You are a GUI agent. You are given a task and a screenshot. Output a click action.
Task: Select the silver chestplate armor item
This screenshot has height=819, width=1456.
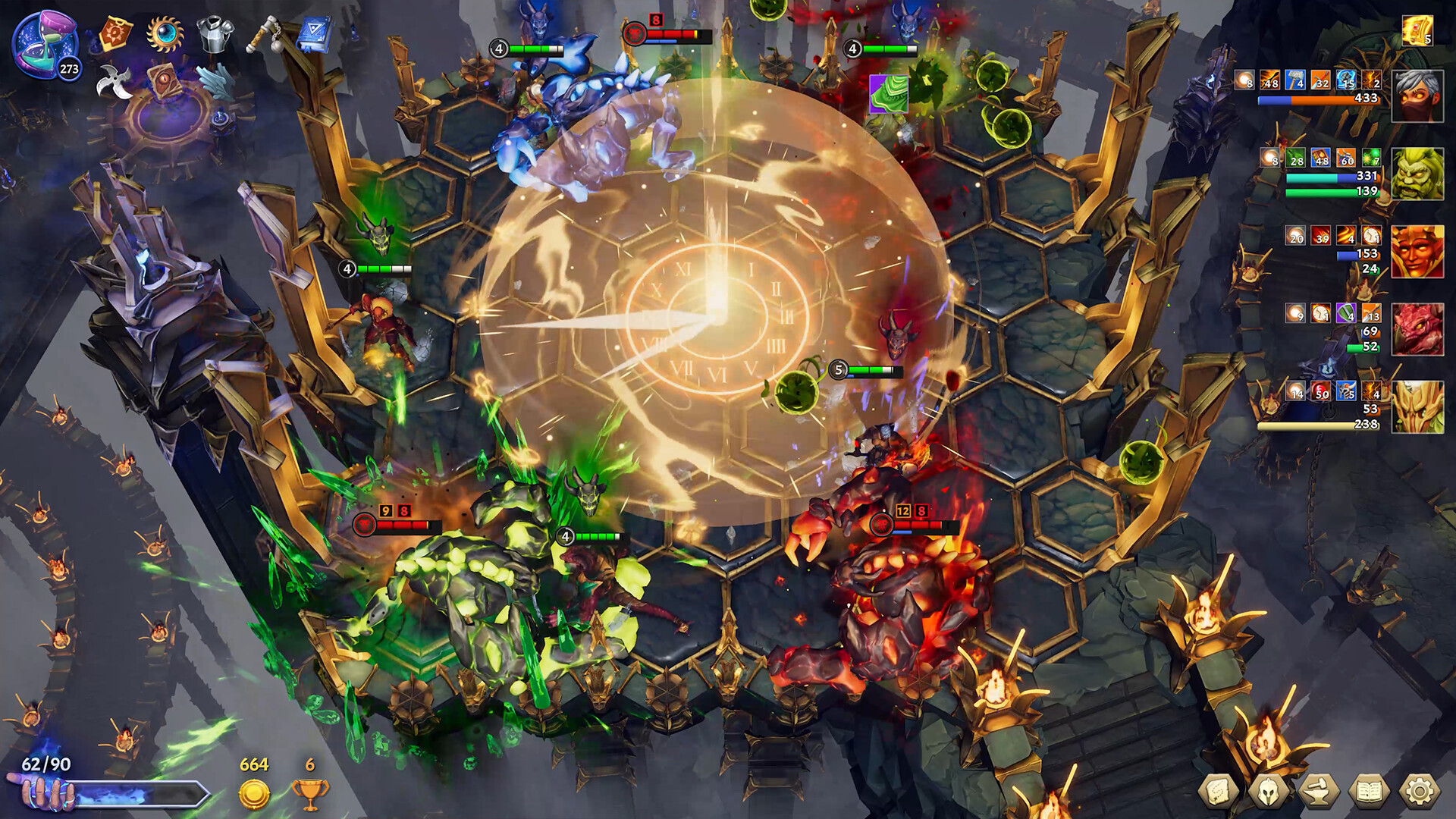tap(215, 35)
